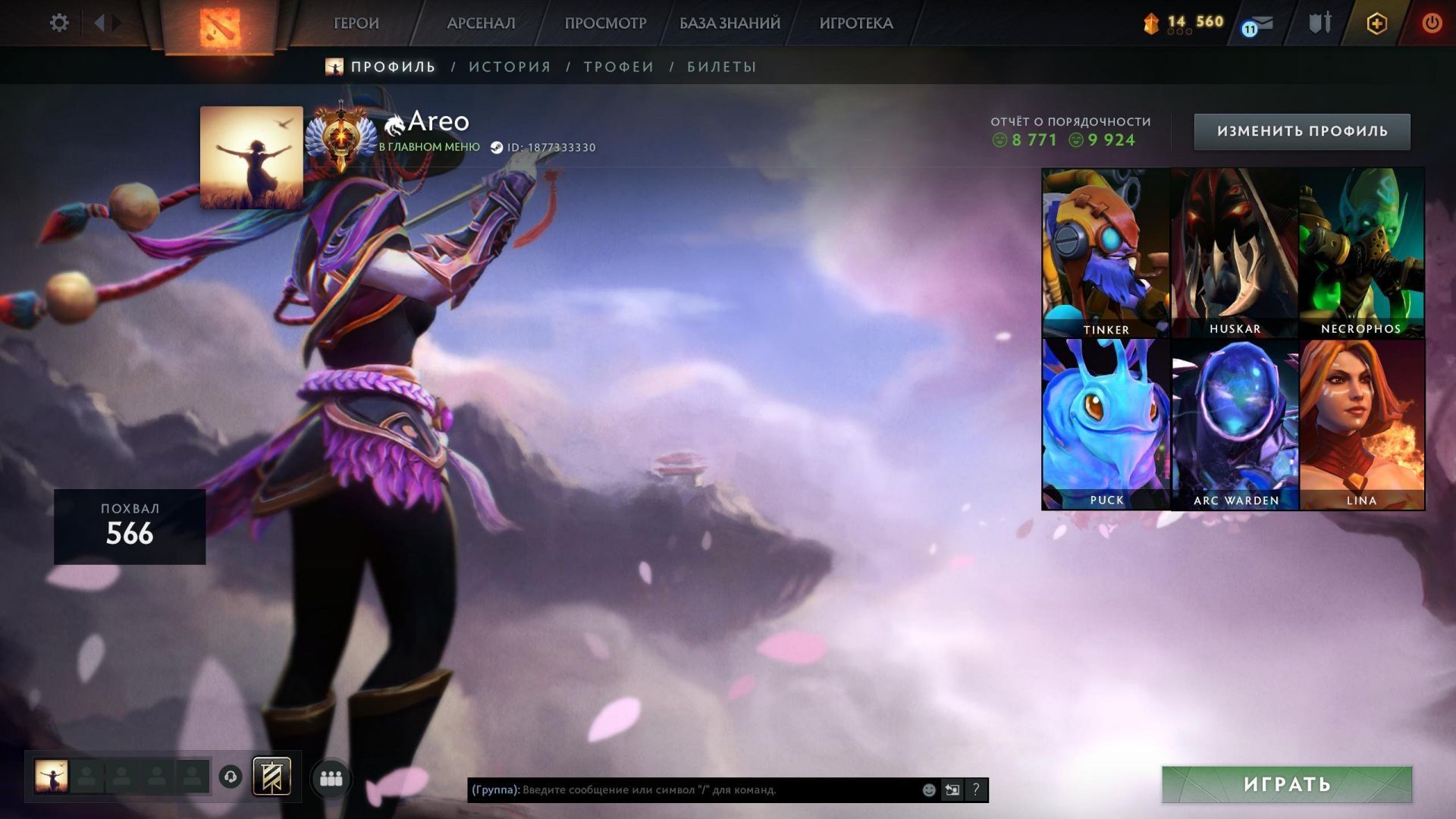The width and height of the screenshot is (1456, 819).
Task: Switch to the Билеты tab
Action: 721,67
